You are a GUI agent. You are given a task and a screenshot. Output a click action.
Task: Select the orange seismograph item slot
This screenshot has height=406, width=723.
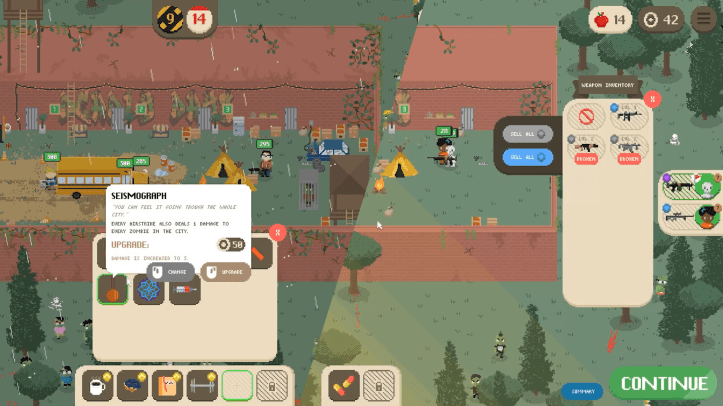point(113,289)
